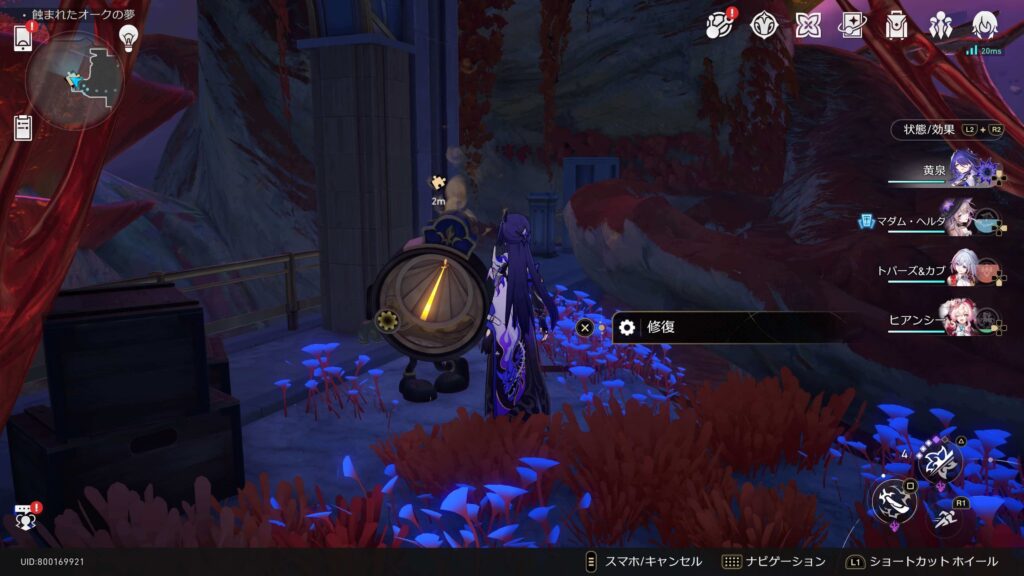Open the character head portrait icon
The image size is (1024, 576).
pyautogui.click(x=985, y=25)
